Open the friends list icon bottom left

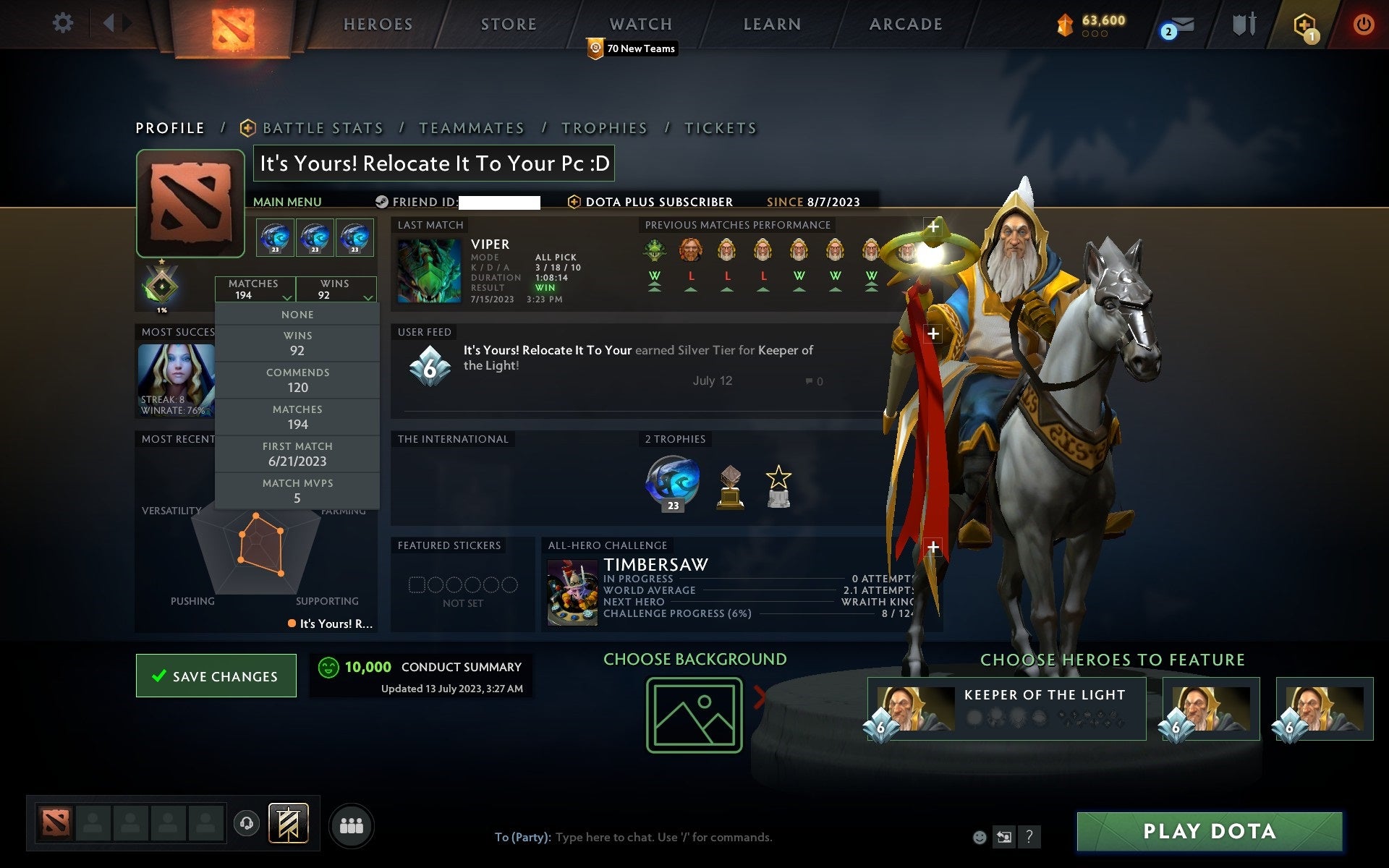click(352, 825)
